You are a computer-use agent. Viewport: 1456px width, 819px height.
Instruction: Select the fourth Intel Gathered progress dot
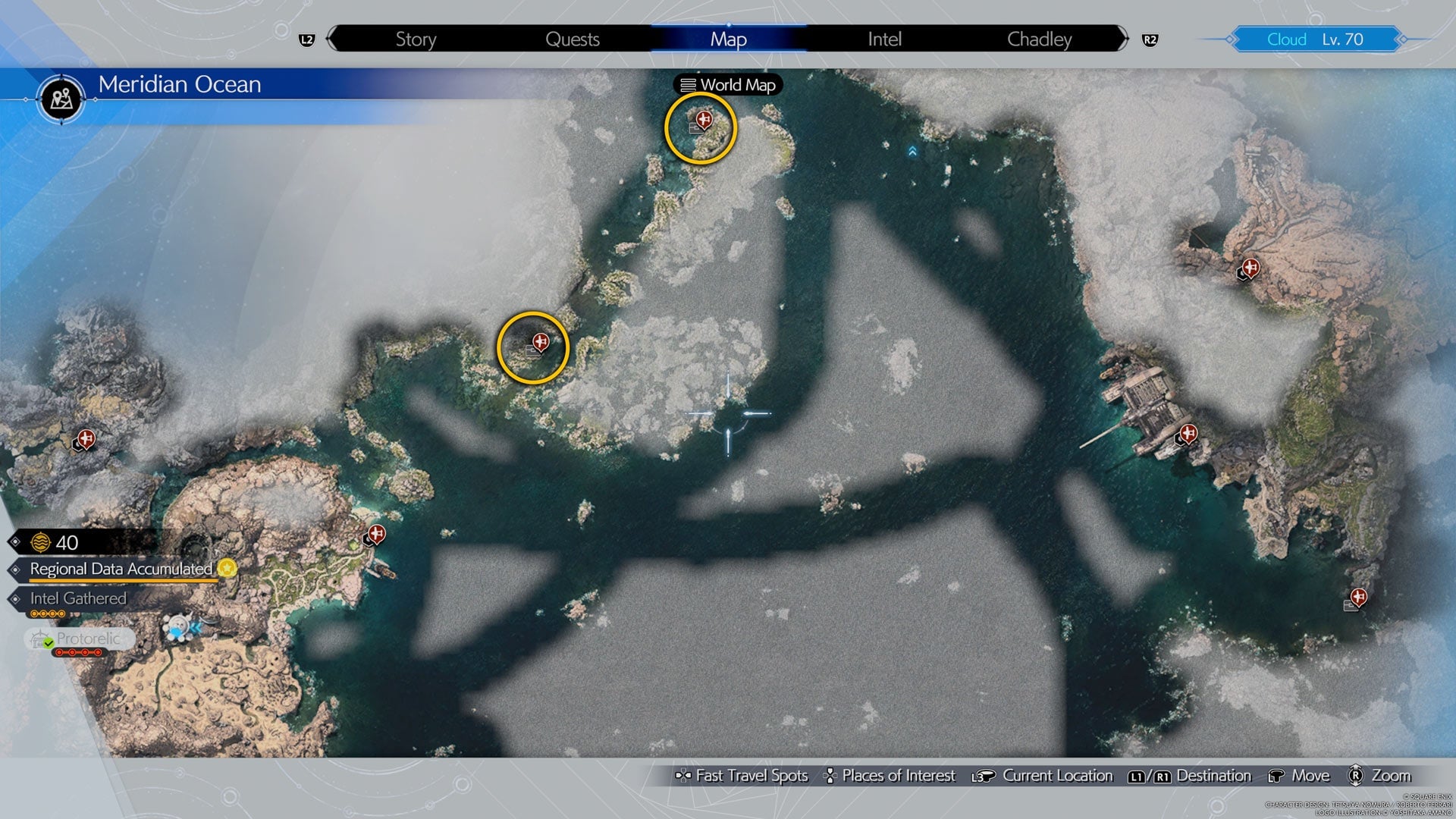point(61,613)
